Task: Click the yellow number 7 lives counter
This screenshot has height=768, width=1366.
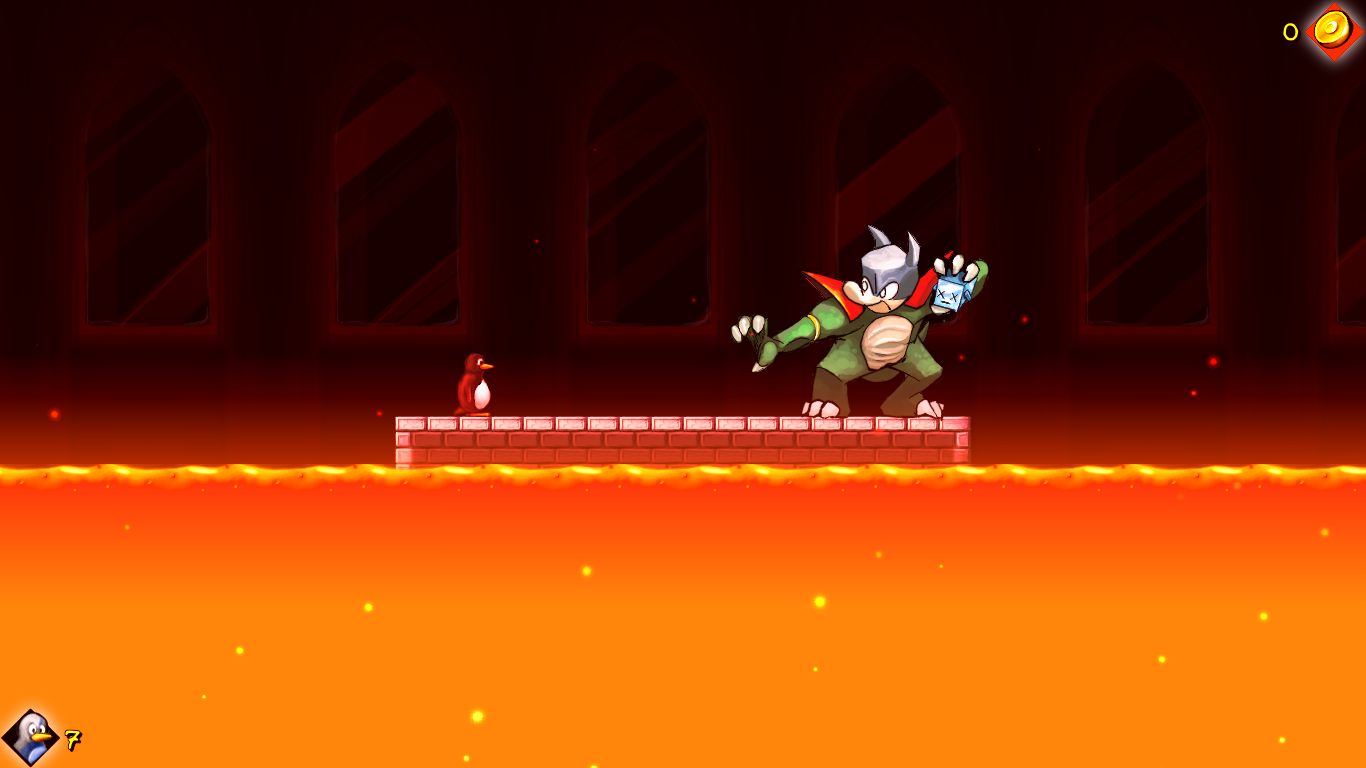Action: 73,740
